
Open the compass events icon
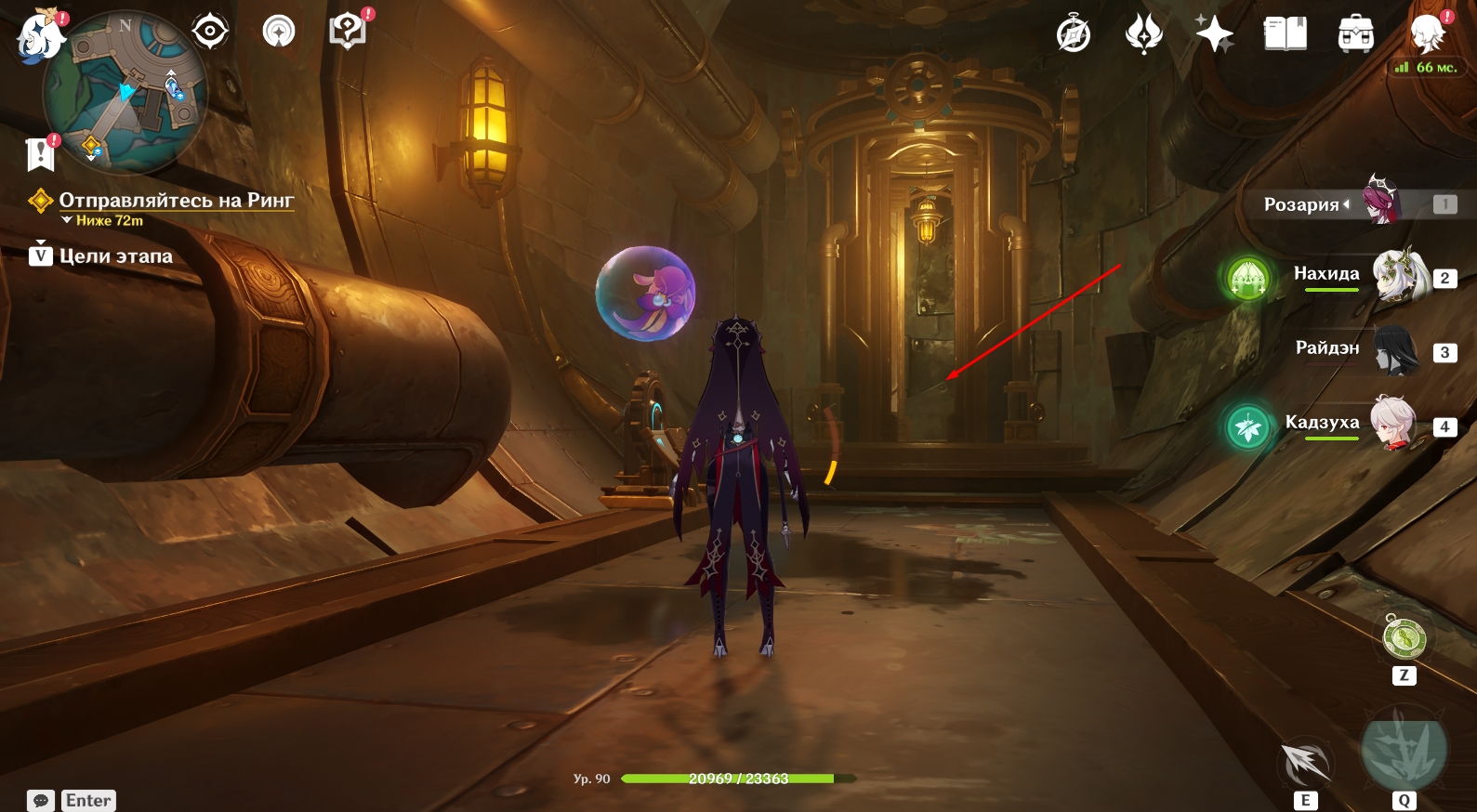(1074, 34)
